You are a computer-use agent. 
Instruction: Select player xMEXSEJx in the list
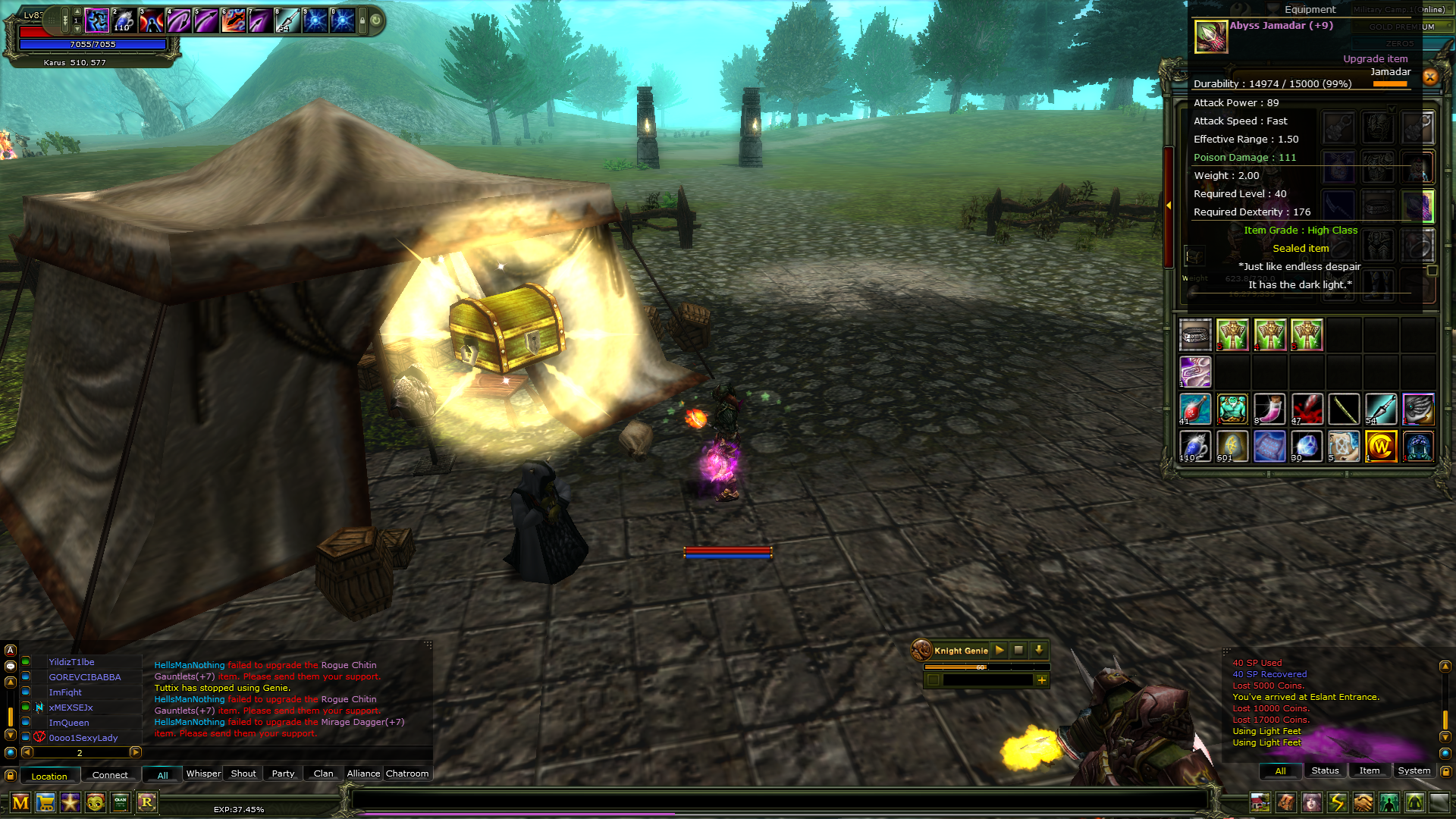(71, 708)
